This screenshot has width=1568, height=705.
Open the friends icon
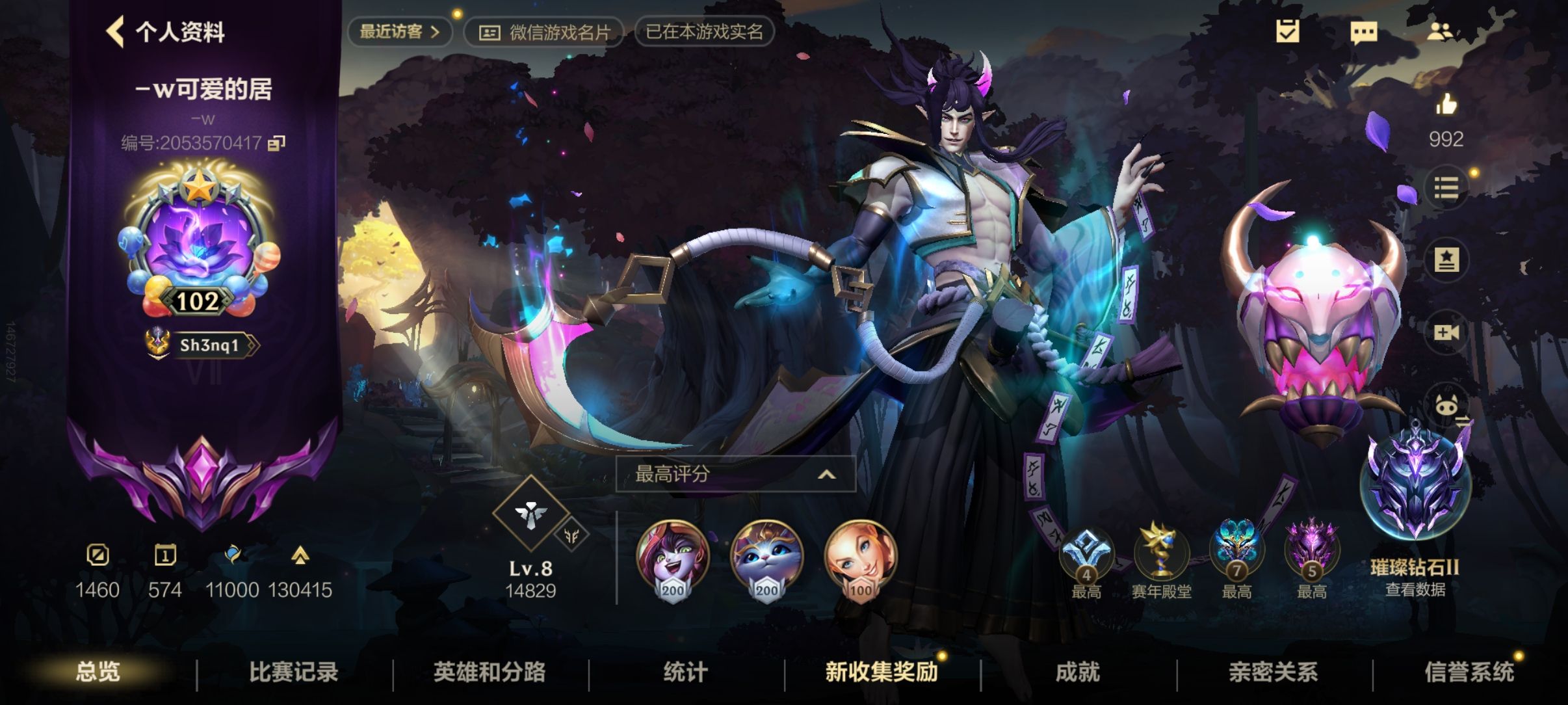tap(1440, 31)
